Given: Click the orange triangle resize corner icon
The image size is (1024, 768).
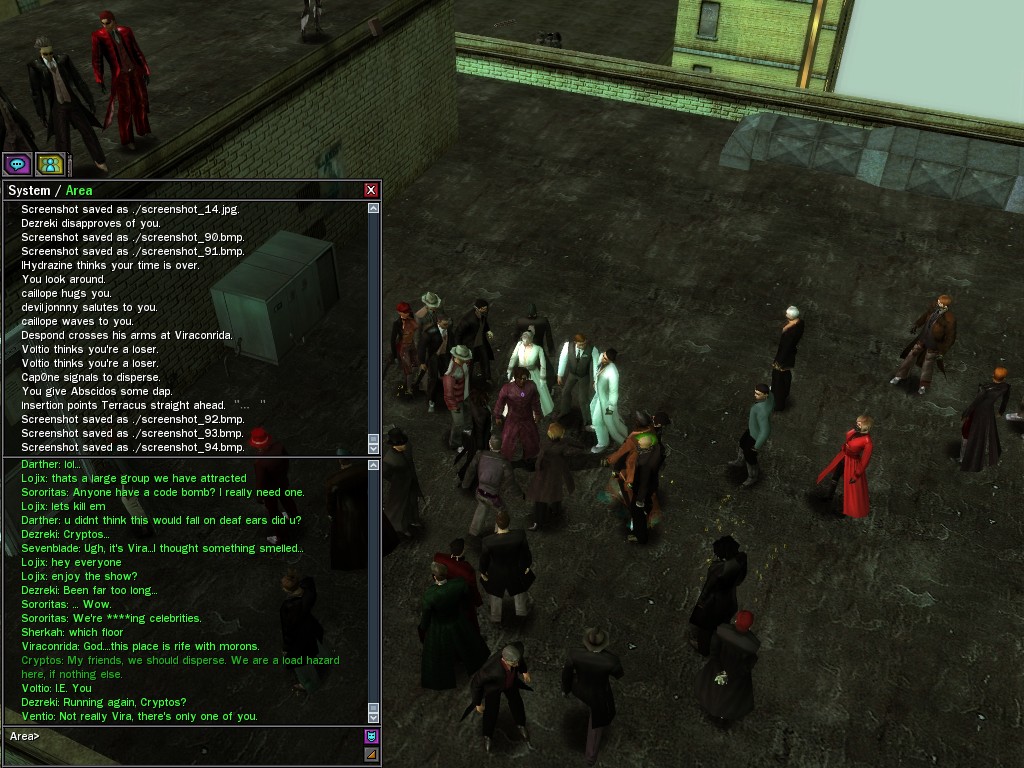Looking at the screenshot, I should tap(371, 754).
